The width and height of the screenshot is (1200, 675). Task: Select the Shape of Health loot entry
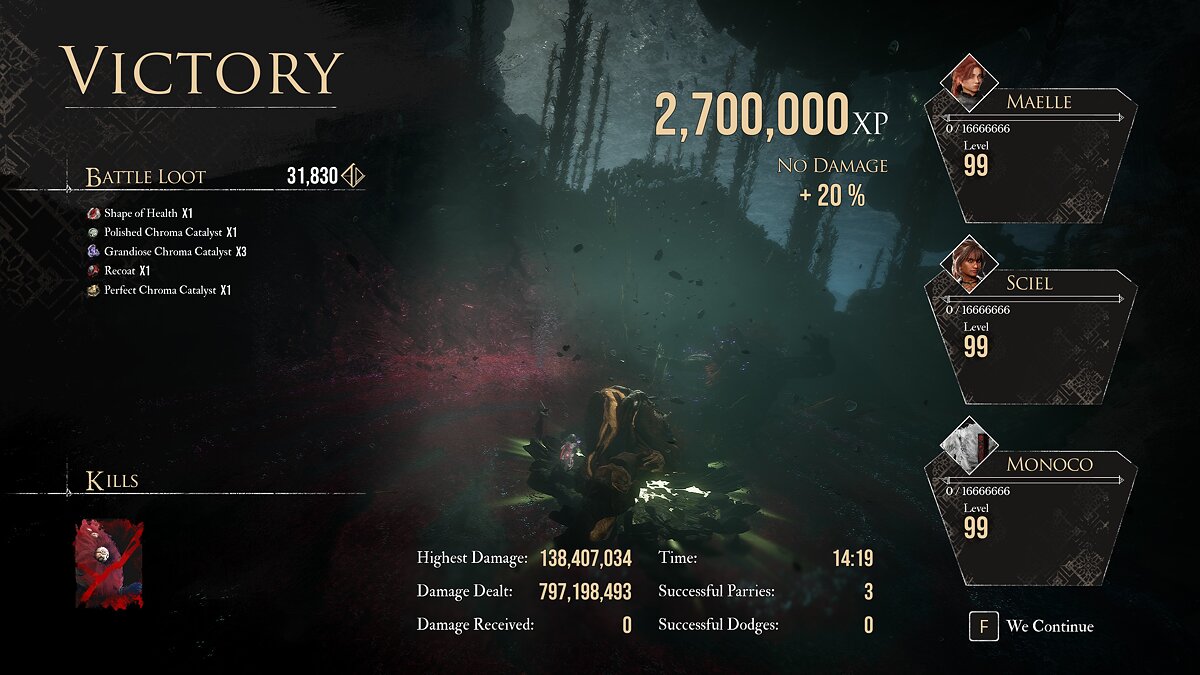click(141, 213)
